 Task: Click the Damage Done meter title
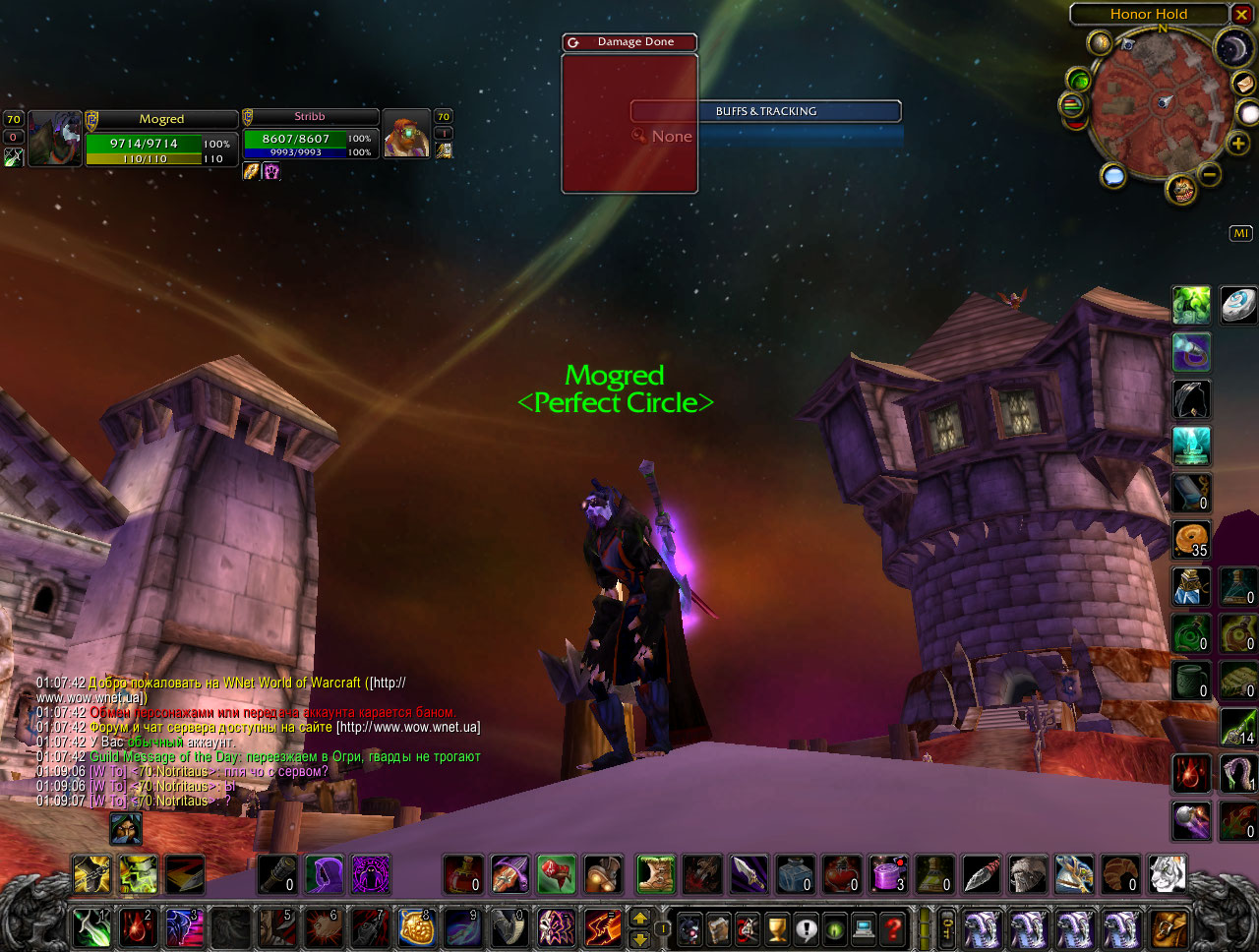point(635,42)
